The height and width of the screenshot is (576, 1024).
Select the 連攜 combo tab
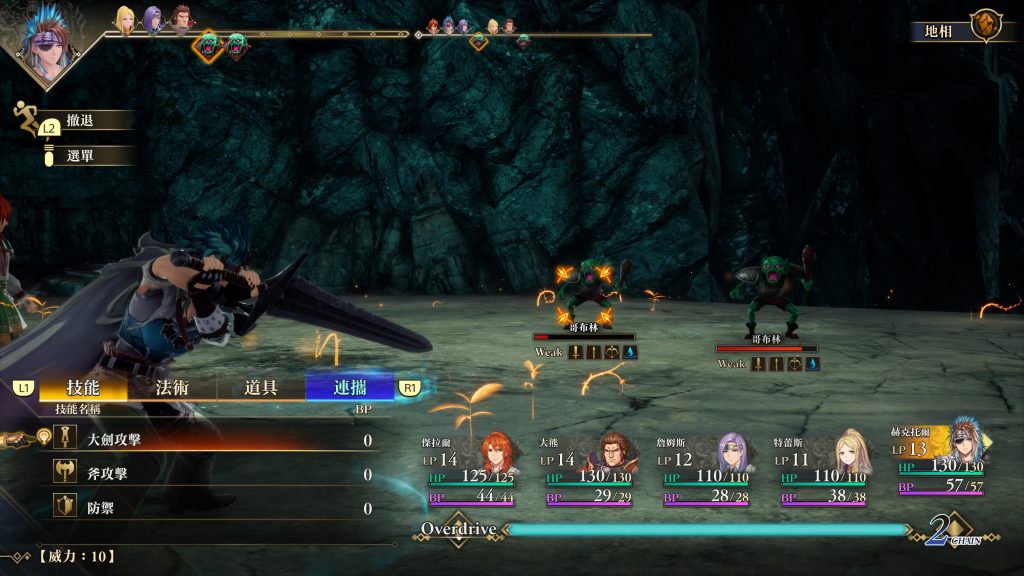tap(350, 387)
